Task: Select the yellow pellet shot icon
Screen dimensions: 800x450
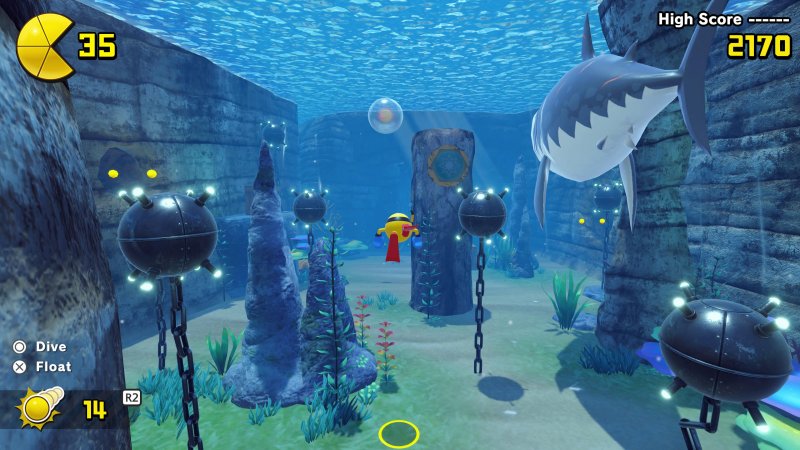Action: tap(40, 408)
